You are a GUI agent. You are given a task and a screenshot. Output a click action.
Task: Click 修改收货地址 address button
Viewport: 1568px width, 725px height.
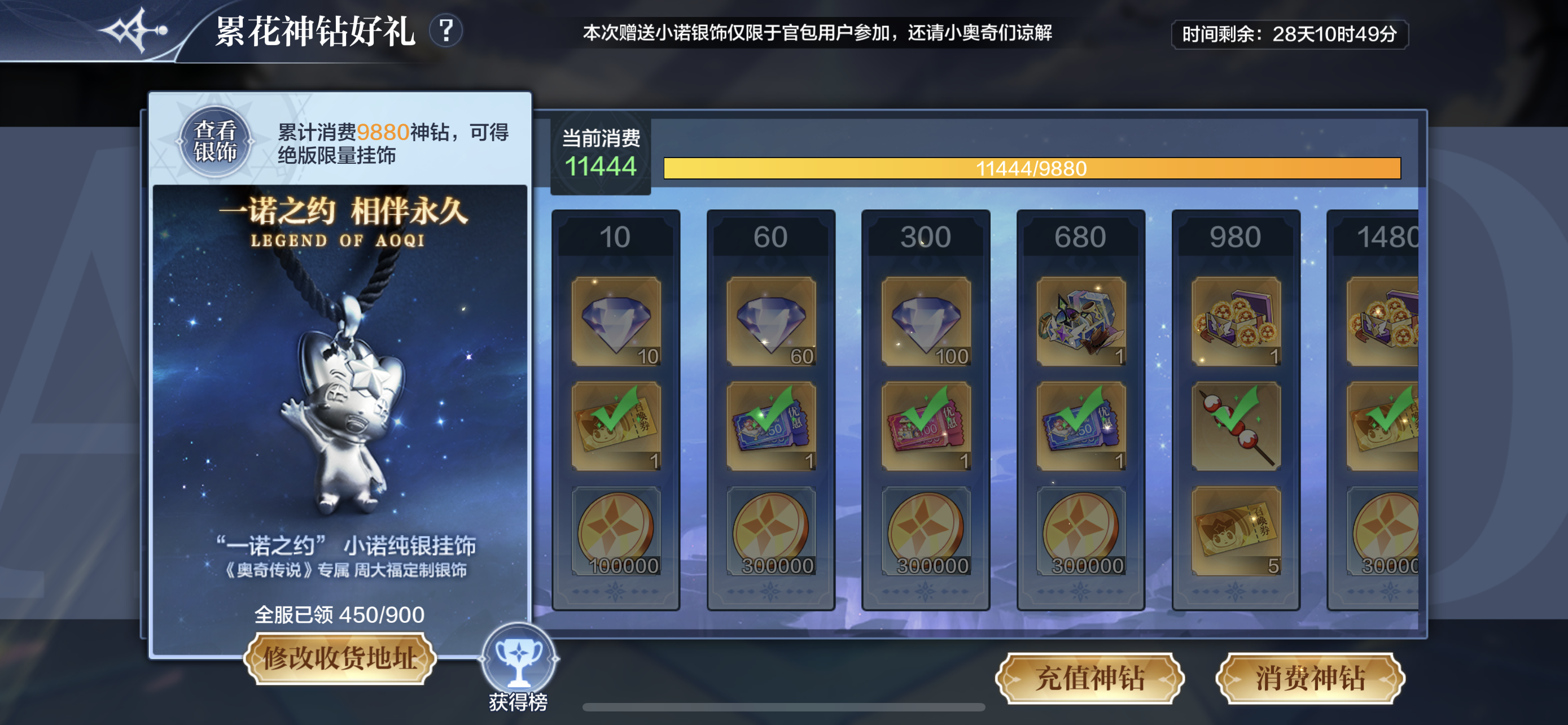340,658
